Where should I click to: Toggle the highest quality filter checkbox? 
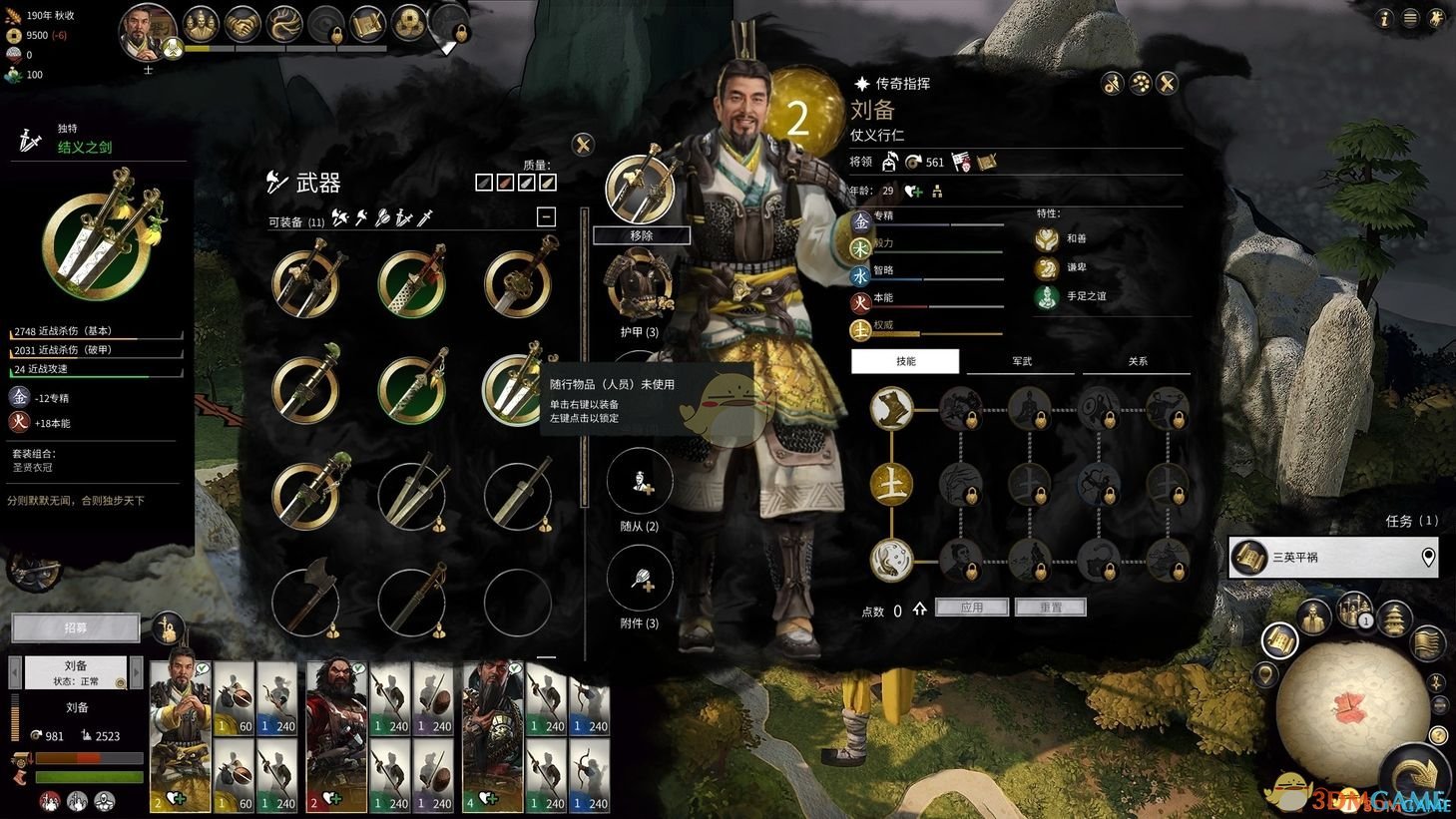[x=547, y=182]
